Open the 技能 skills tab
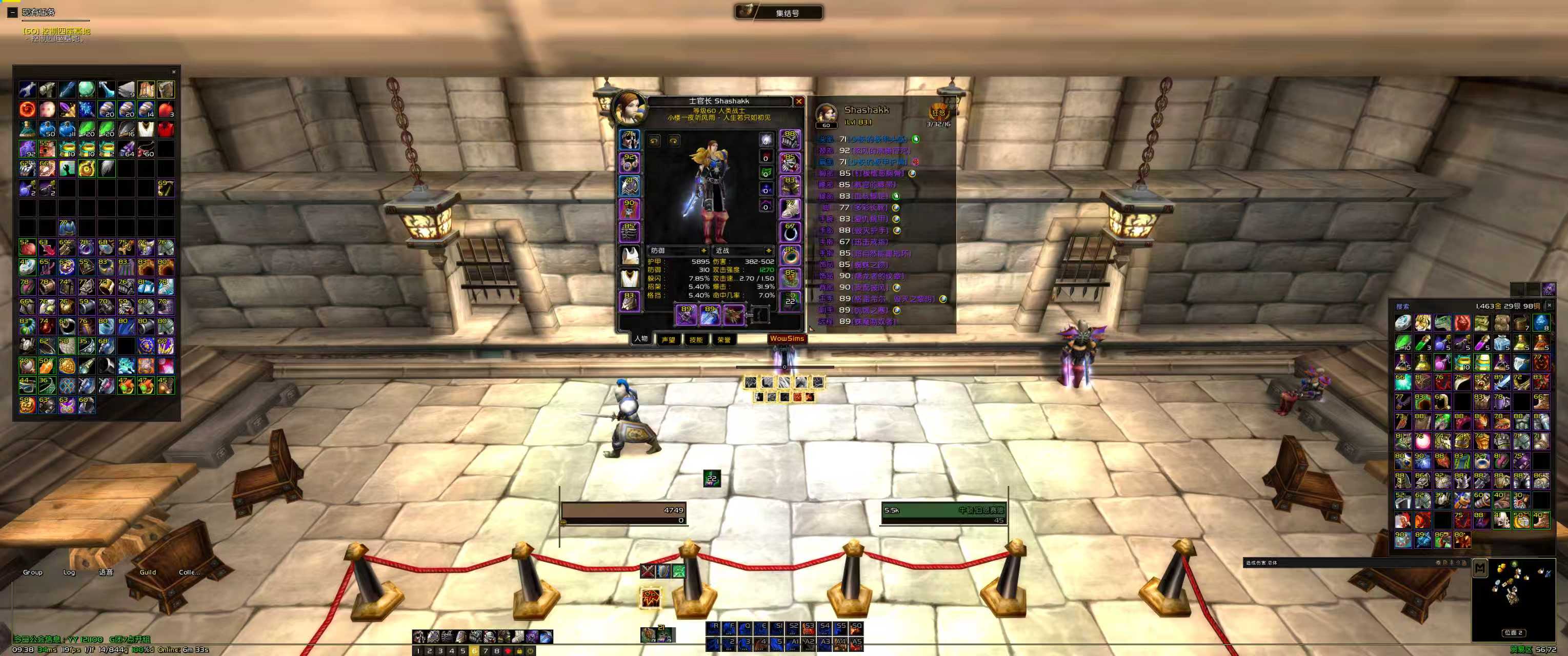 coord(696,340)
